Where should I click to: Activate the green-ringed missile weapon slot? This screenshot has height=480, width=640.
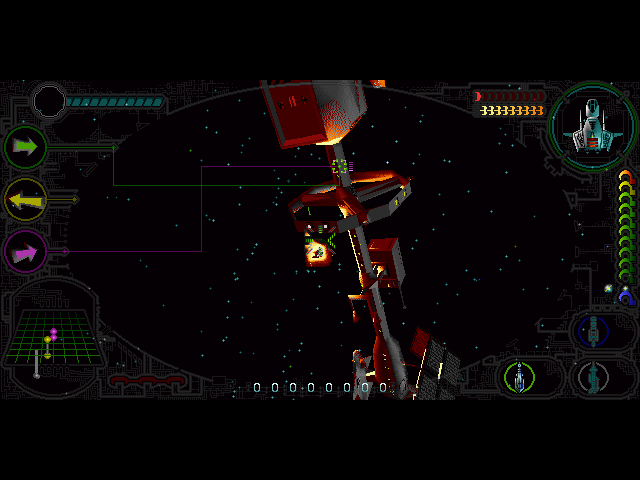pos(519,377)
